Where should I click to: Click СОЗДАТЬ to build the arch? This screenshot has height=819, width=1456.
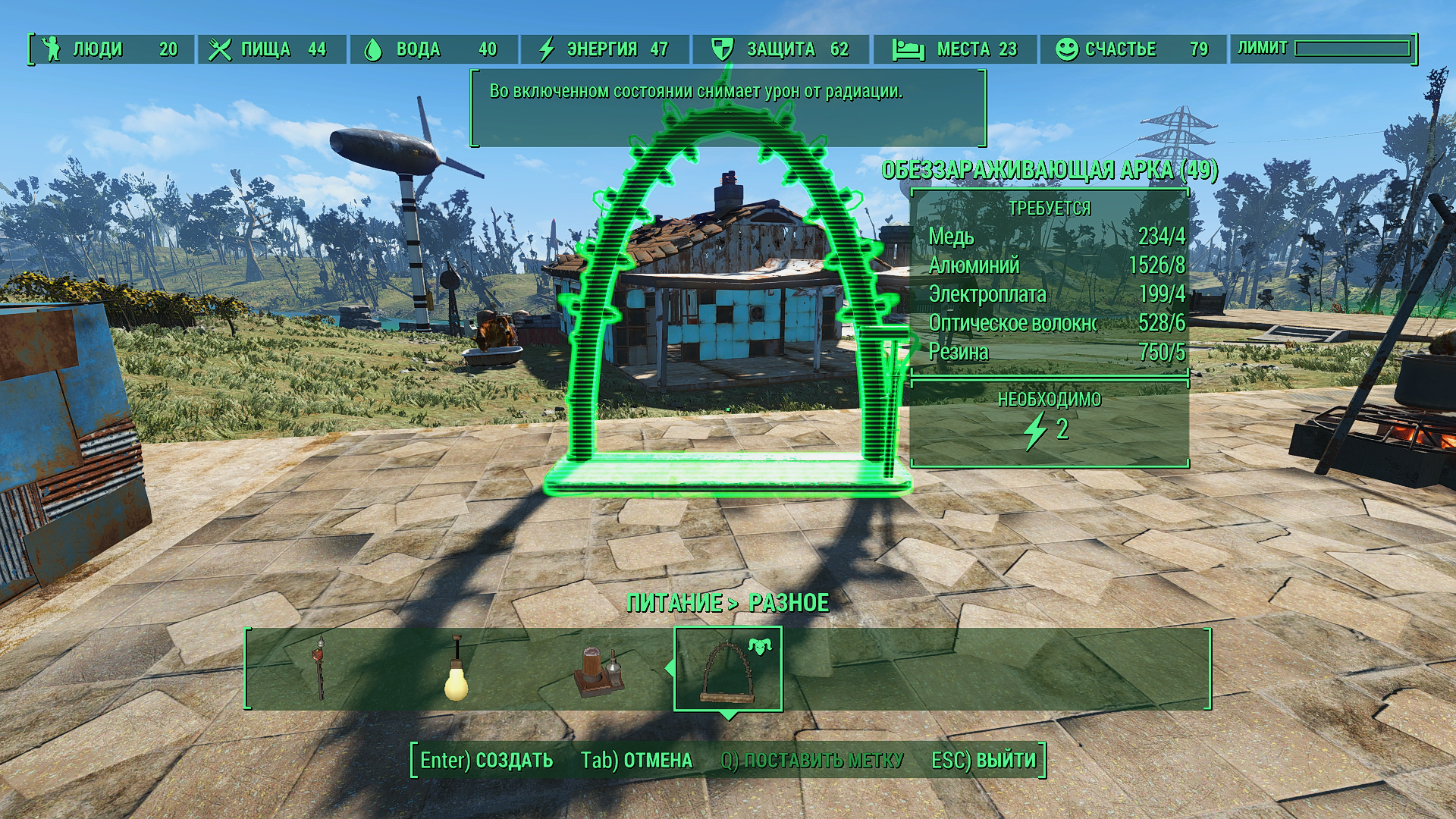click(487, 761)
